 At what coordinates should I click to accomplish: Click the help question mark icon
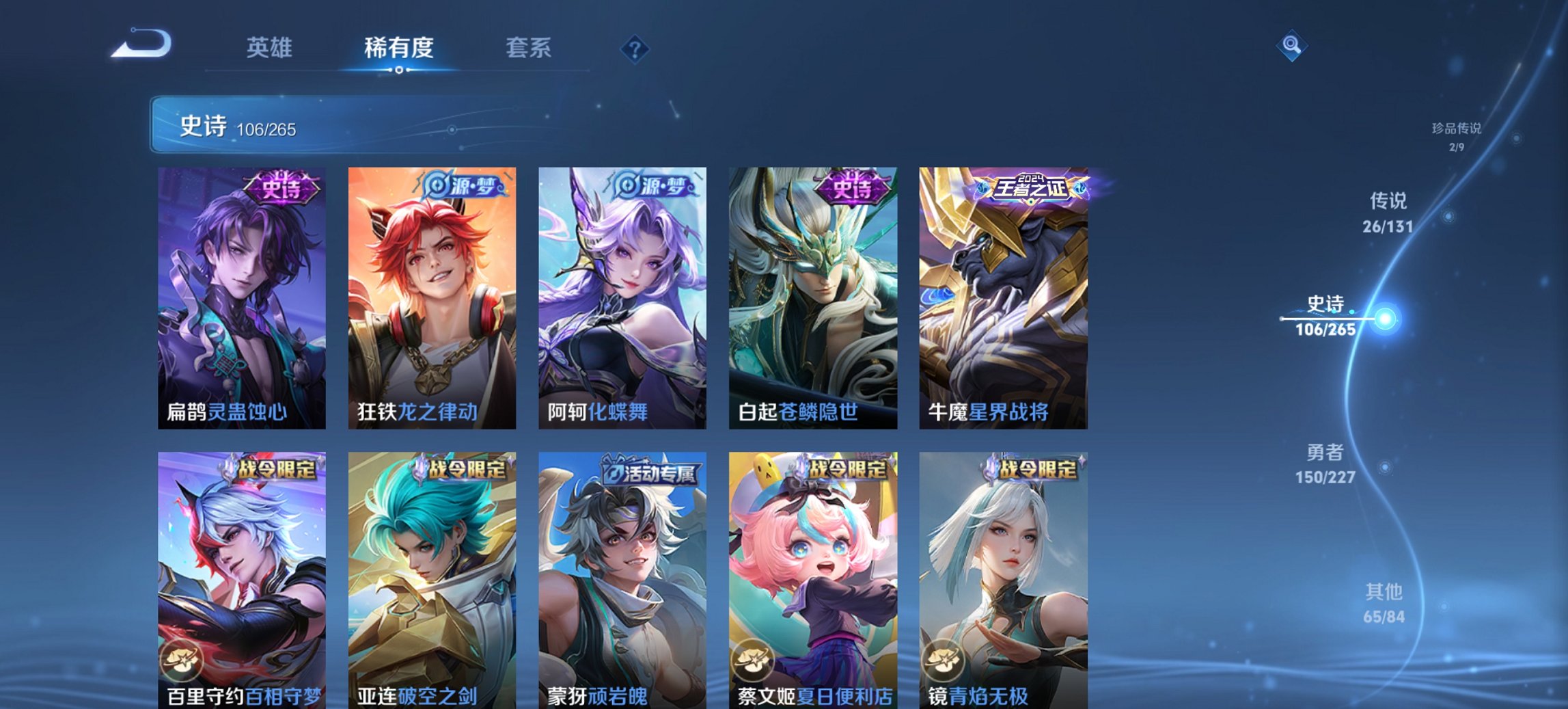click(635, 48)
